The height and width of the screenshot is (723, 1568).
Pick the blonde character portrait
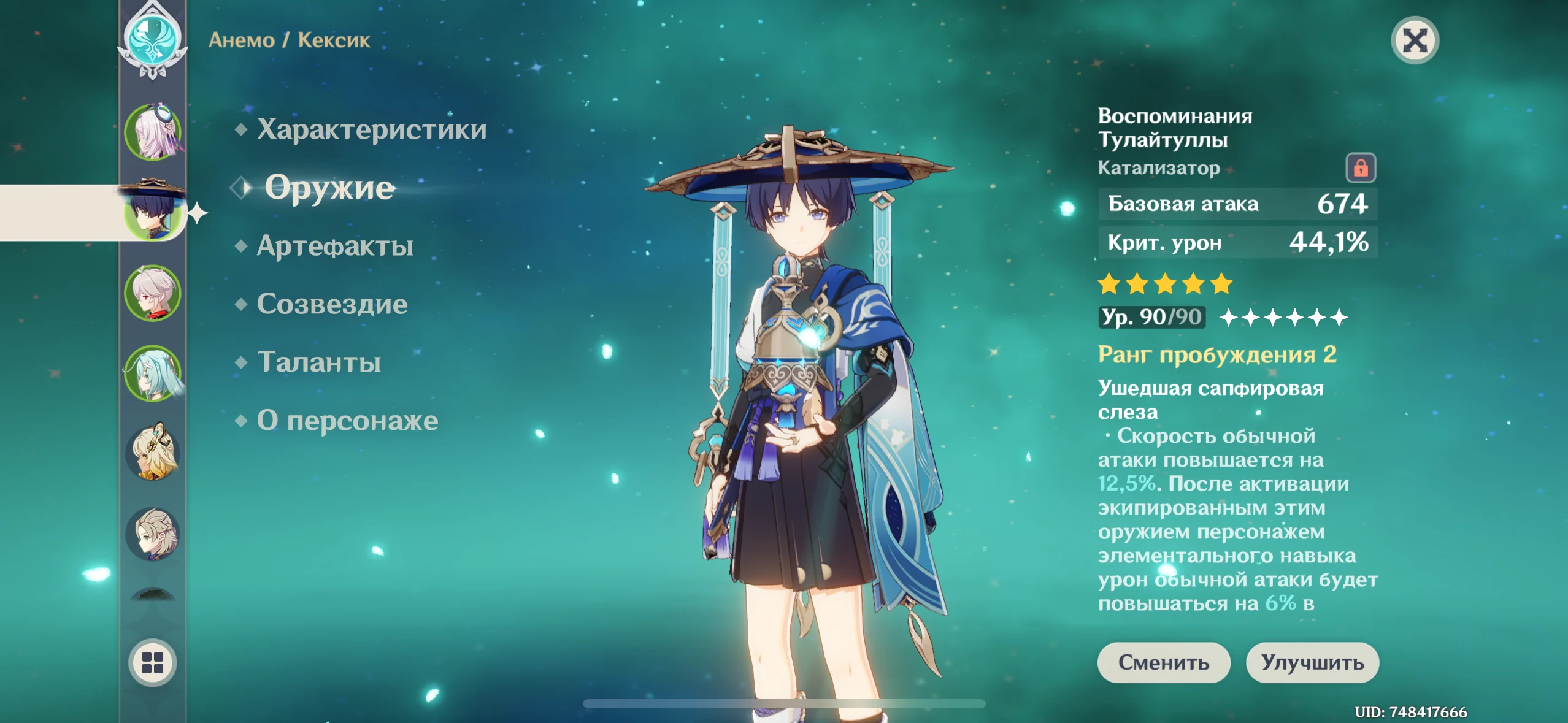click(x=153, y=453)
